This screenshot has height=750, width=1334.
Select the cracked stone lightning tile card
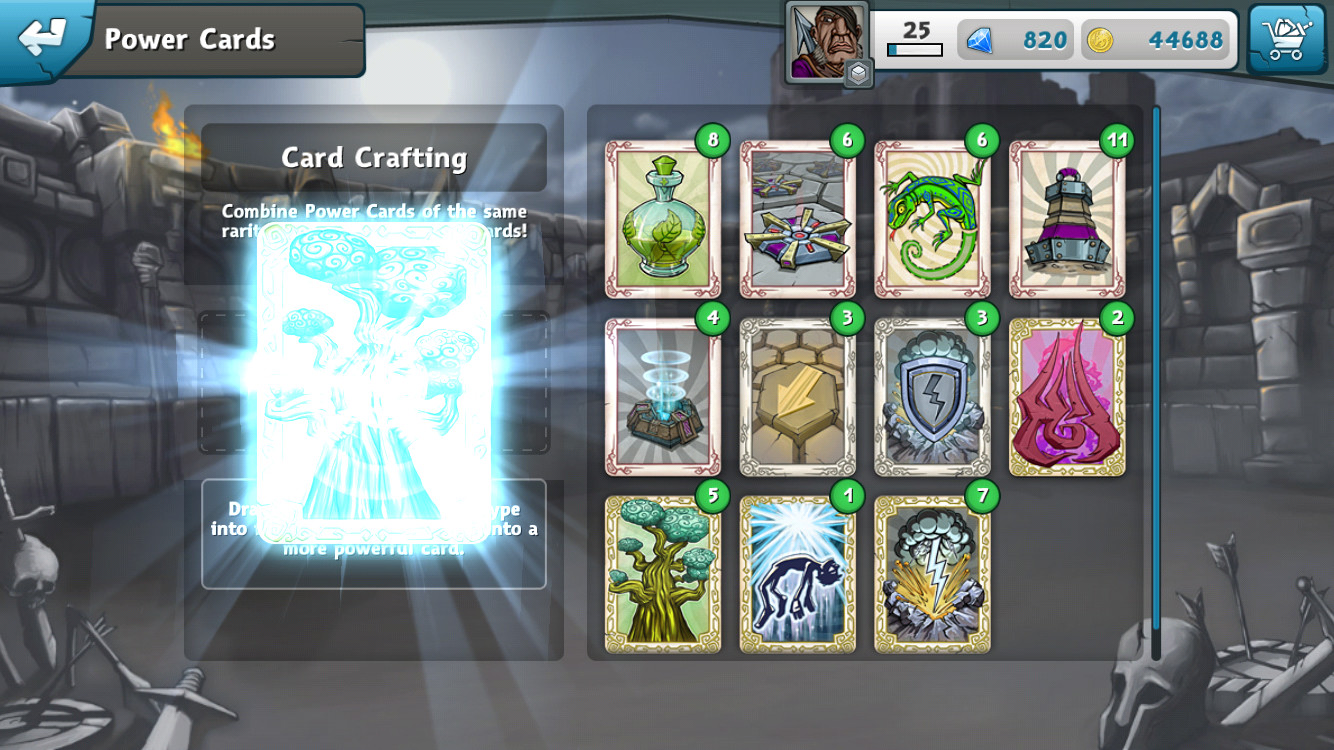pyautogui.click(x=797, y=396)
